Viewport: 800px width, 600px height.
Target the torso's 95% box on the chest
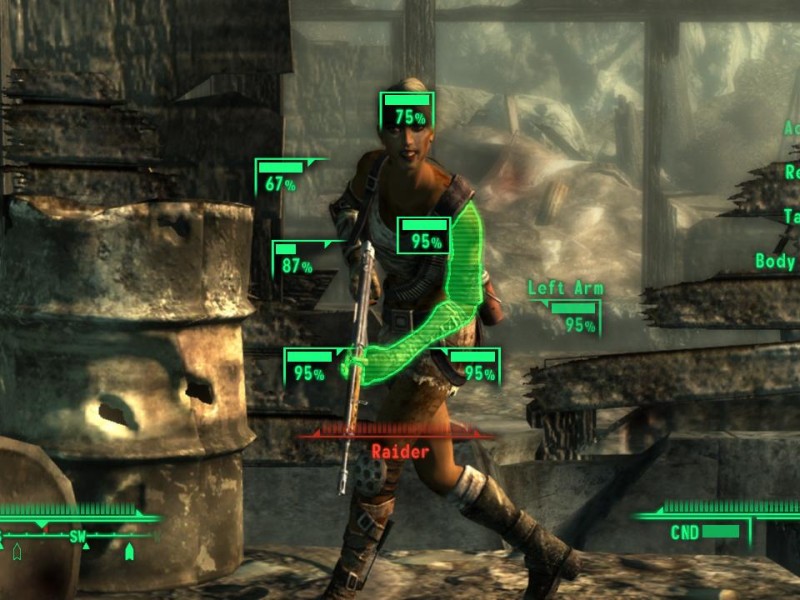click(424, 235)
